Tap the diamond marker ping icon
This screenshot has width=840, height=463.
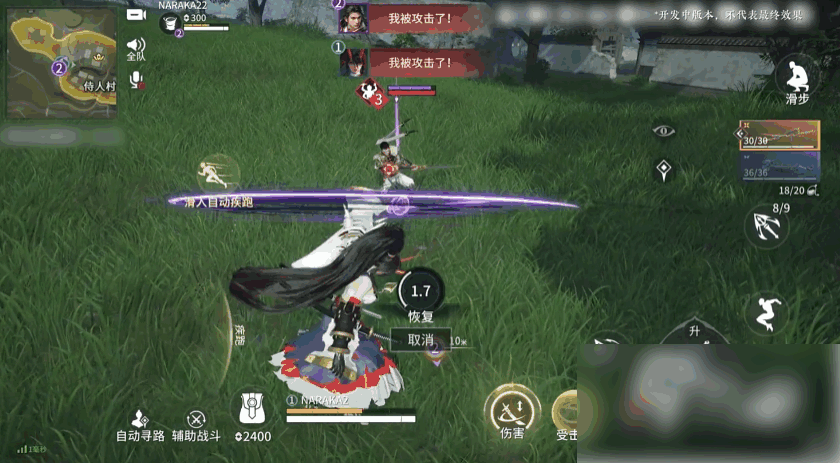click(663, 170)
